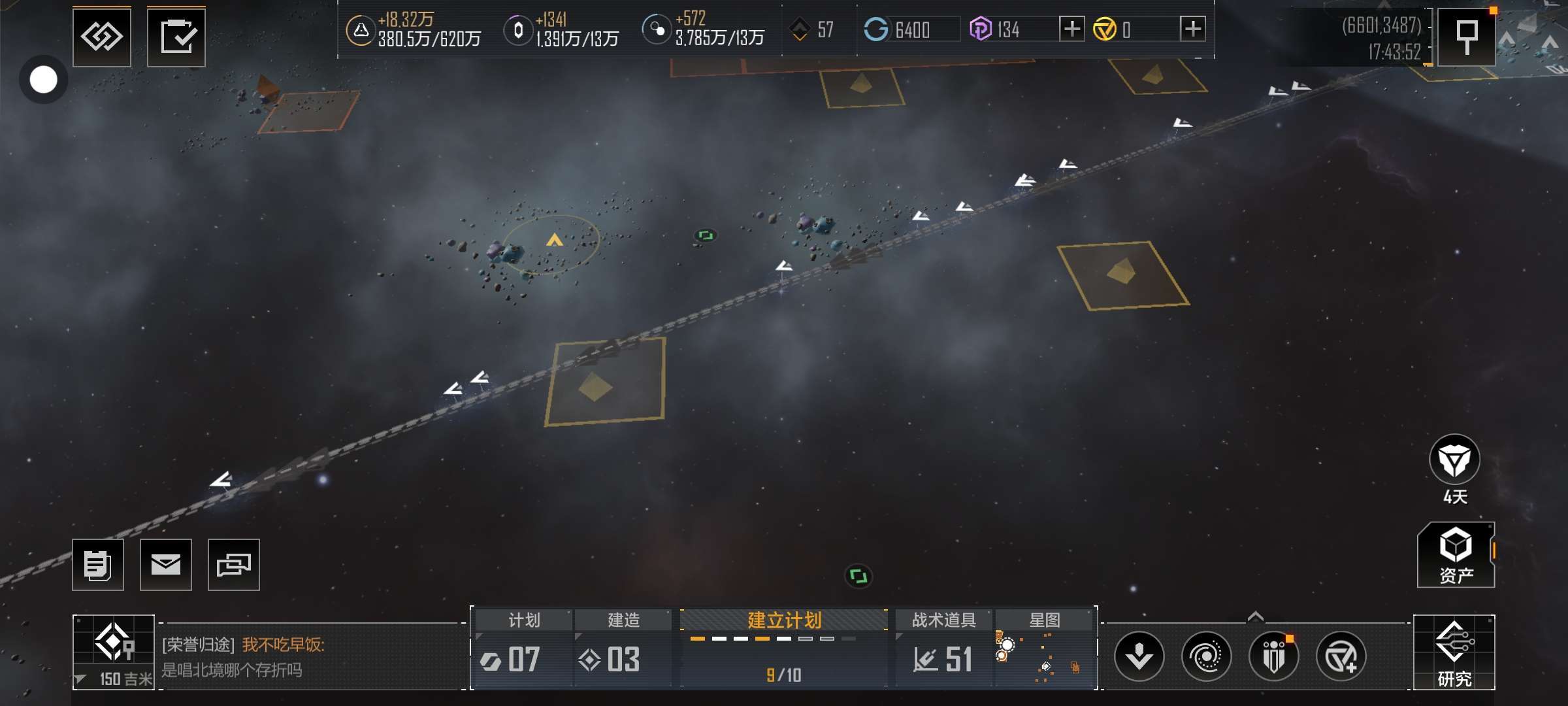Screen dimensions: 1568x706
Task: Open the top-left diamond logo menu
Action: tap(102, 37)
